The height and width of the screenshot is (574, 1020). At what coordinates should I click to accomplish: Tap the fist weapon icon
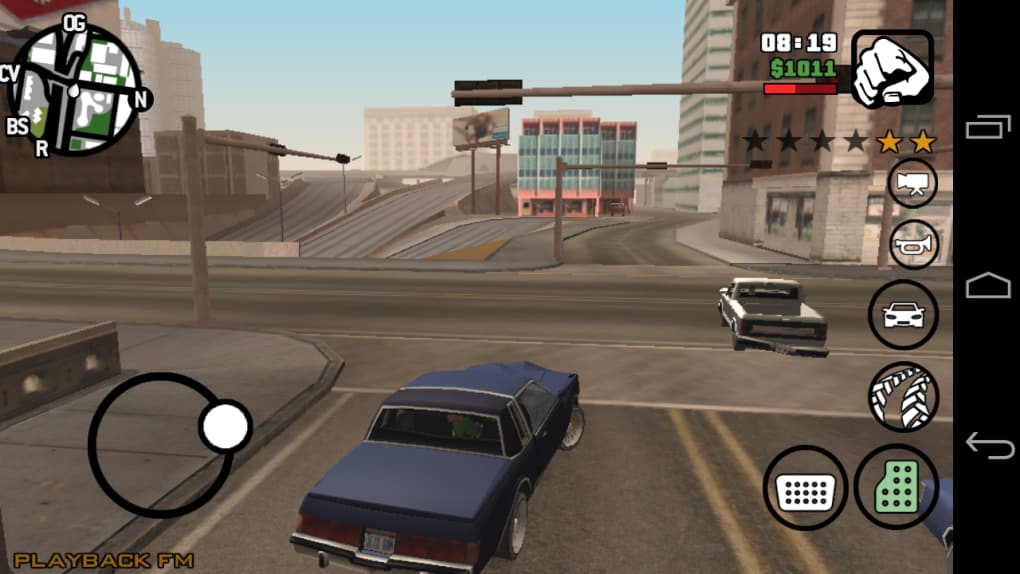[x=892, y=68]
